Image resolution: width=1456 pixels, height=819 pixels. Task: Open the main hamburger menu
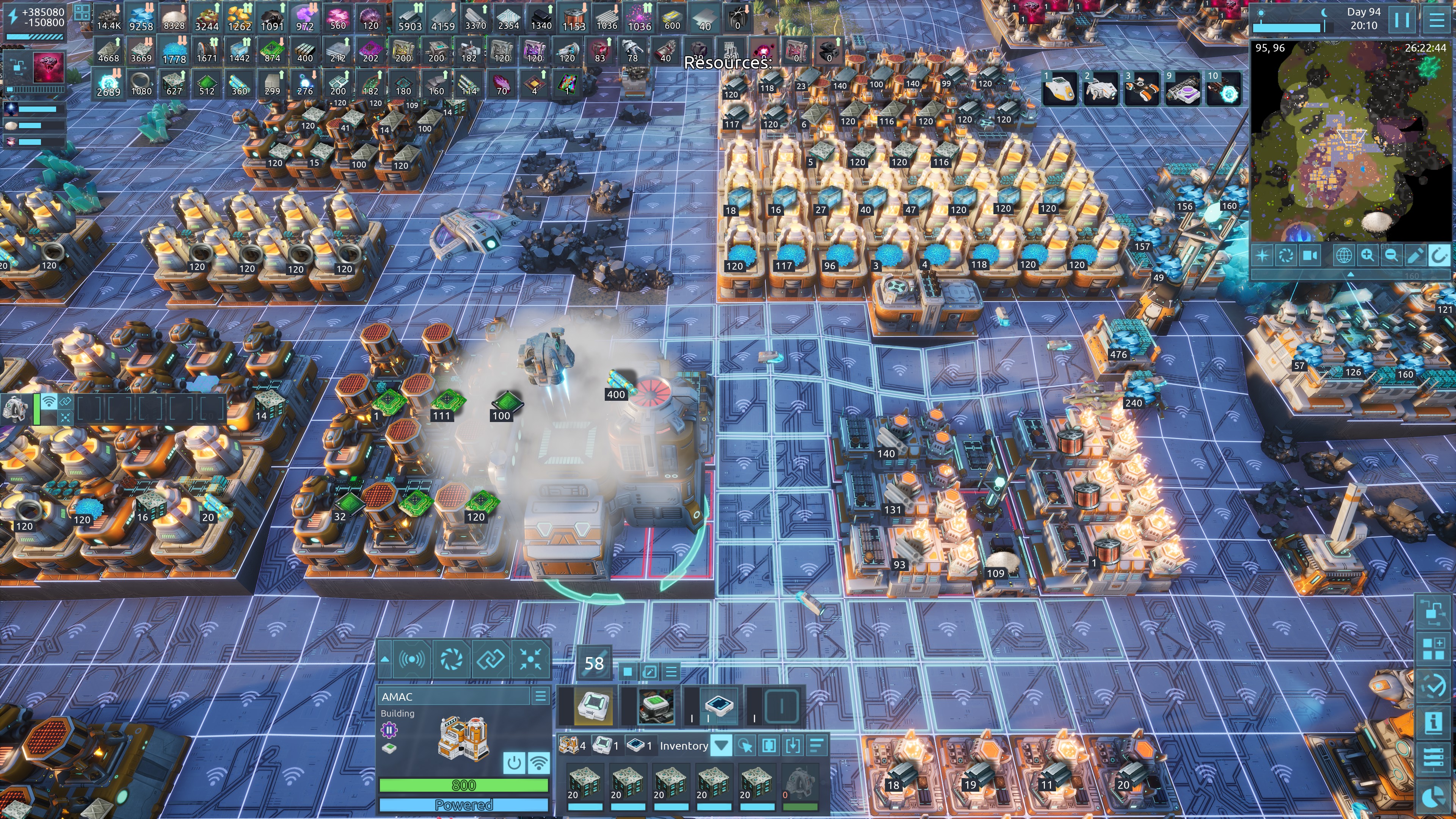point(1437,20)
